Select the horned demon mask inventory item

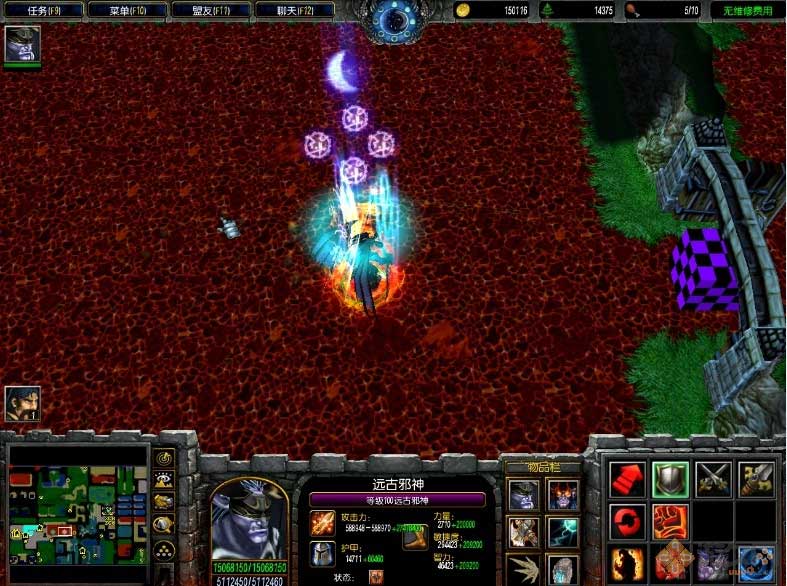click(x=562, y=494)
